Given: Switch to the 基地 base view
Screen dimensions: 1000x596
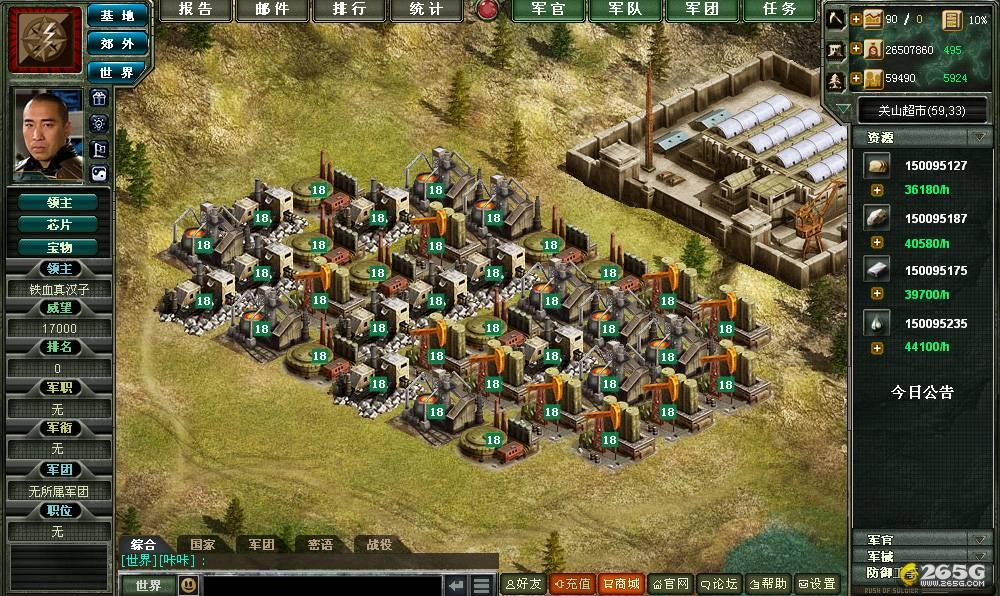Looking at the screenshot, I should pyautogui.click(x=117, y=16).
